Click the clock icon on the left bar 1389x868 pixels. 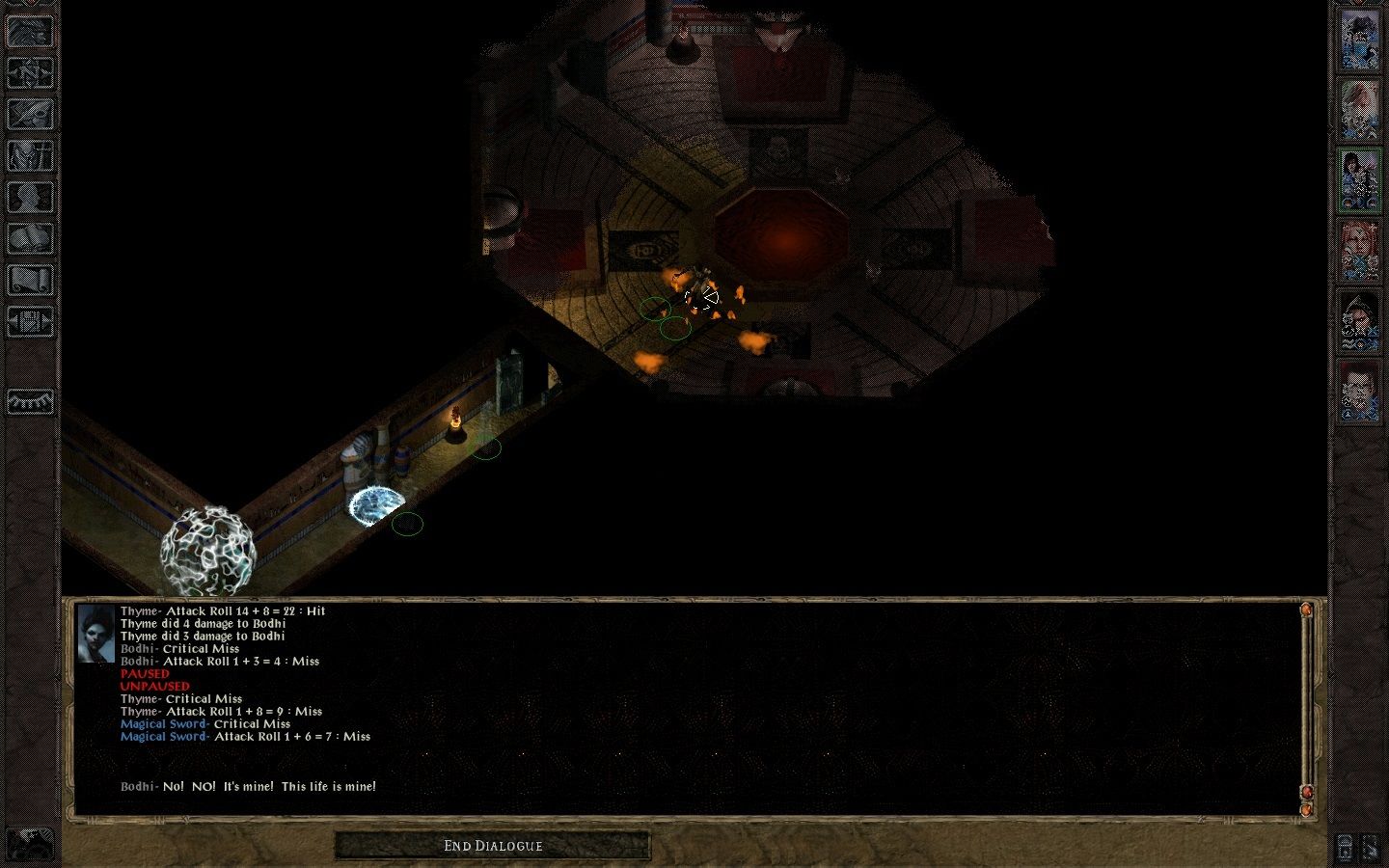pos(30,400)
